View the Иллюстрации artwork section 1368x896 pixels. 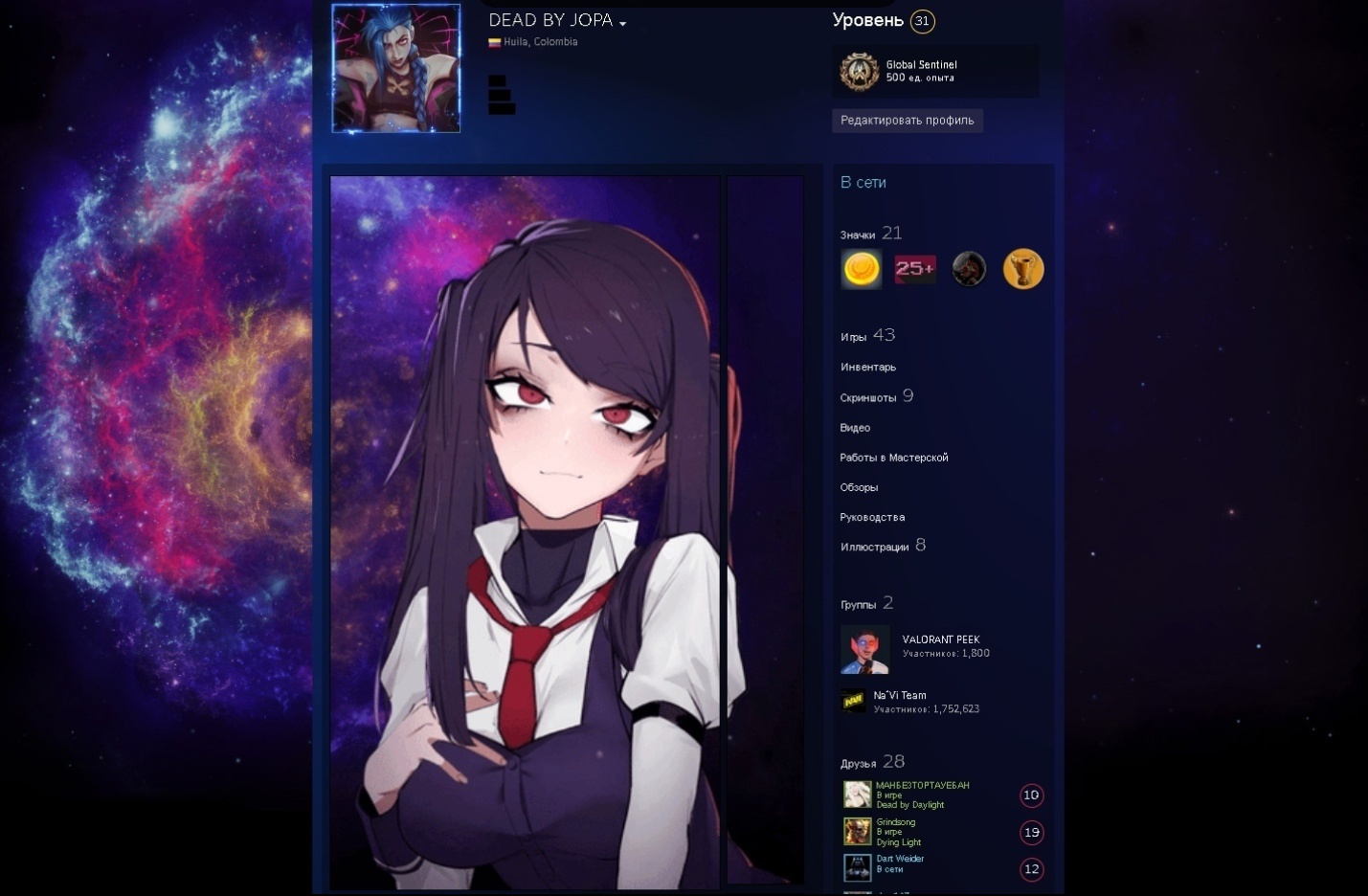(x=874, y=547)
